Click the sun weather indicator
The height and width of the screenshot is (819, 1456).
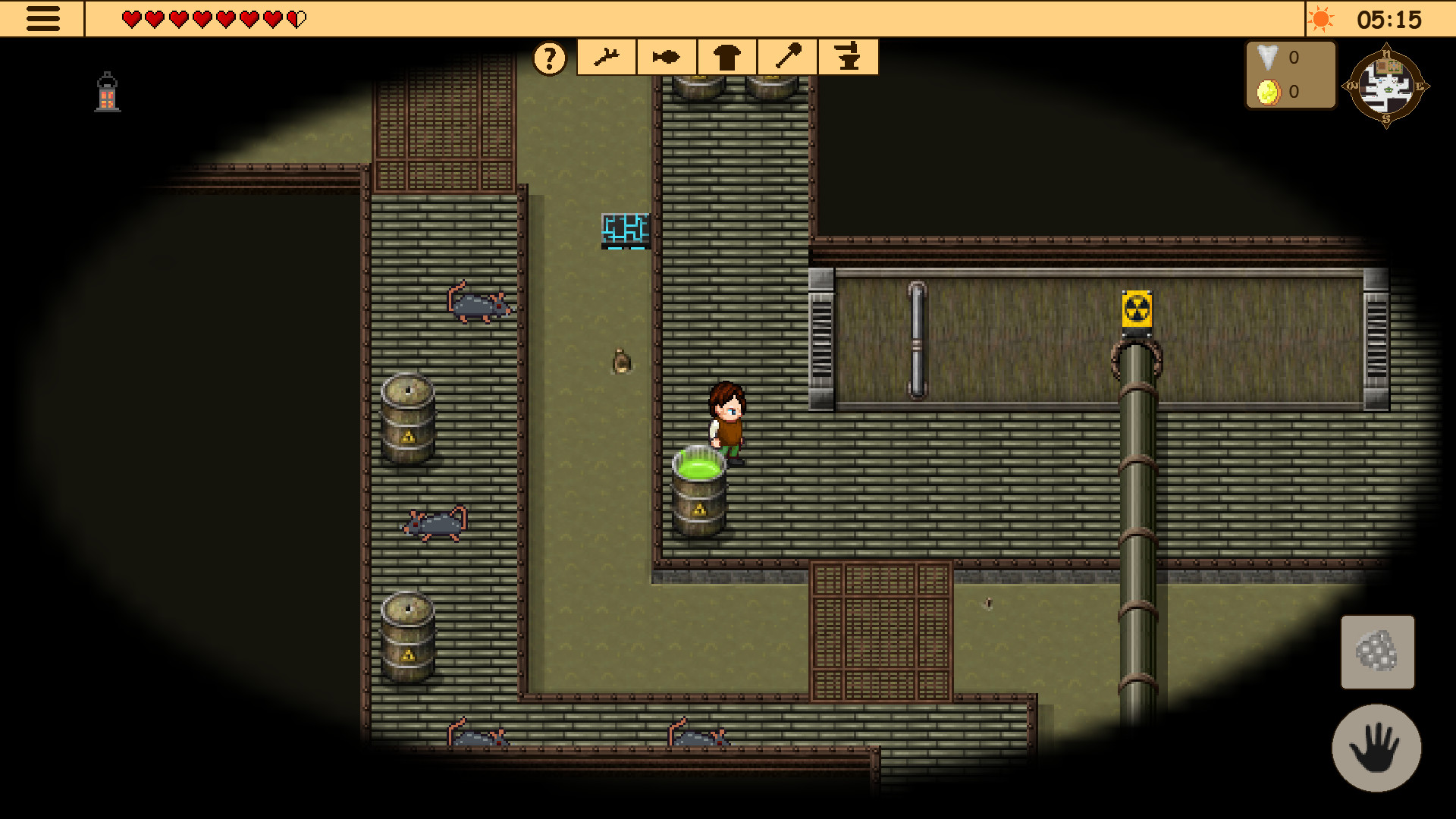point(1322,19)
